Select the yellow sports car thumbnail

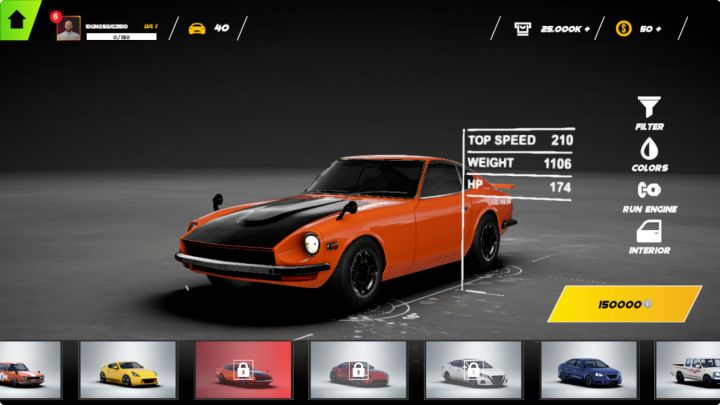click(128, 370)
